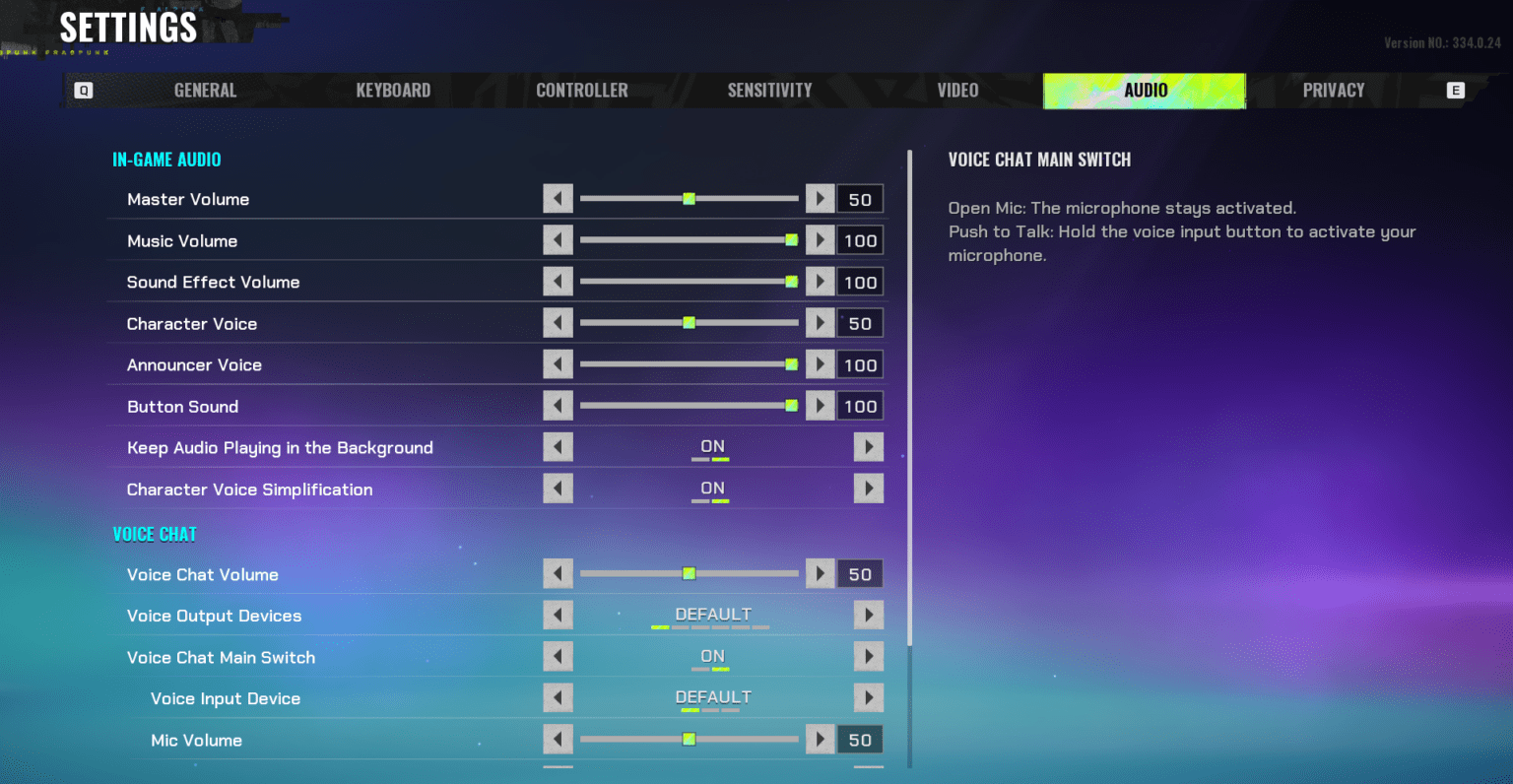
Task: Click the Master Volume slider handle
Action: (x=689, y=198)
